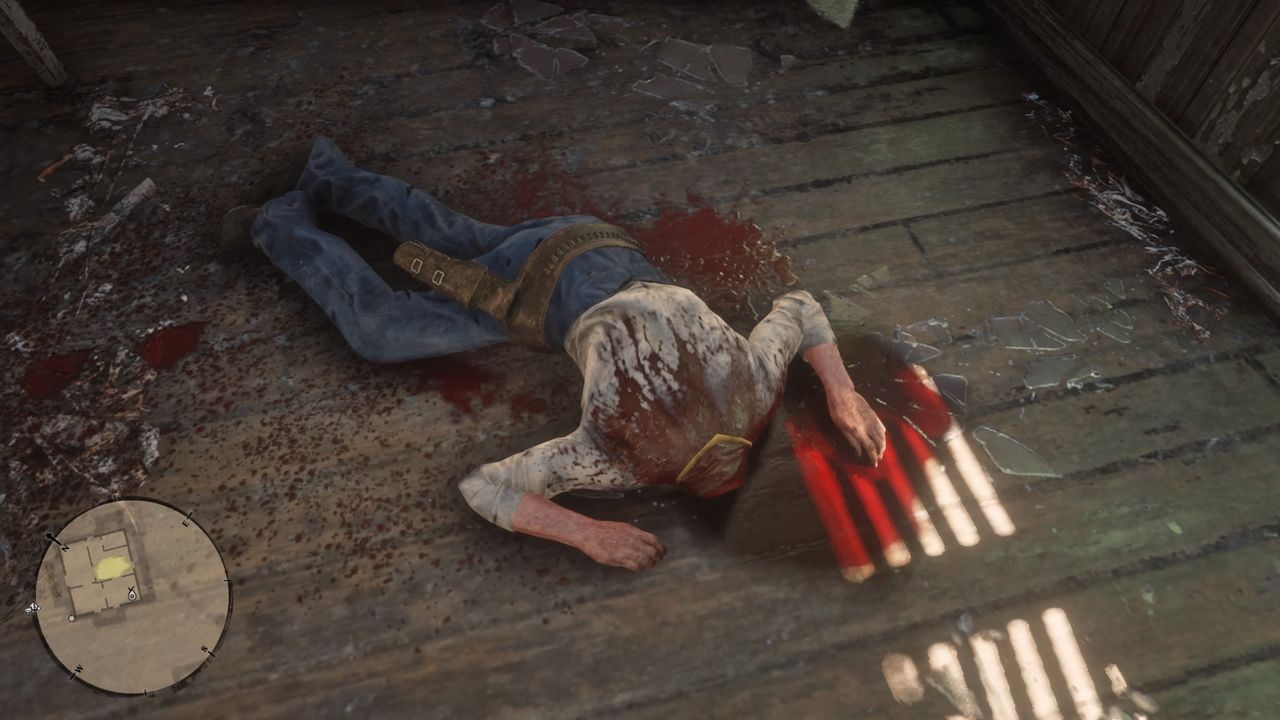Click the yellow mission area on the minimap

click(112, 569)
